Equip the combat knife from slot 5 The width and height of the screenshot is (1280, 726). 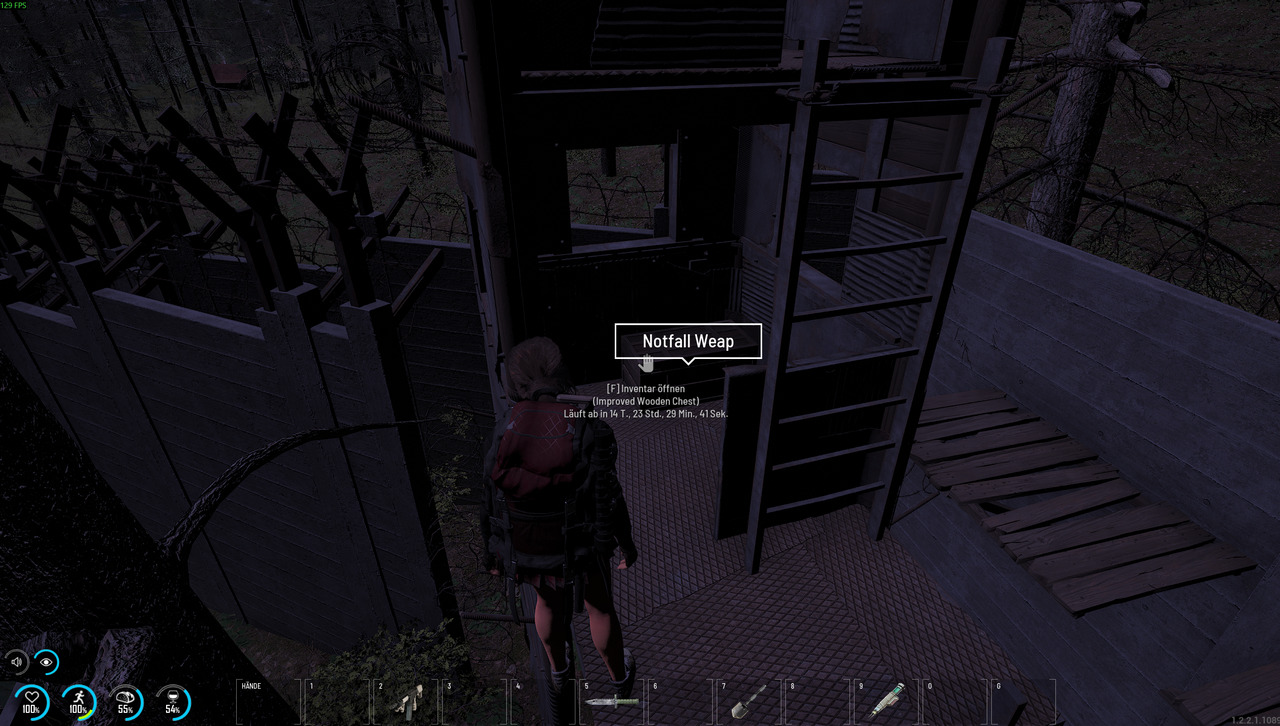(x=611, y=701)
